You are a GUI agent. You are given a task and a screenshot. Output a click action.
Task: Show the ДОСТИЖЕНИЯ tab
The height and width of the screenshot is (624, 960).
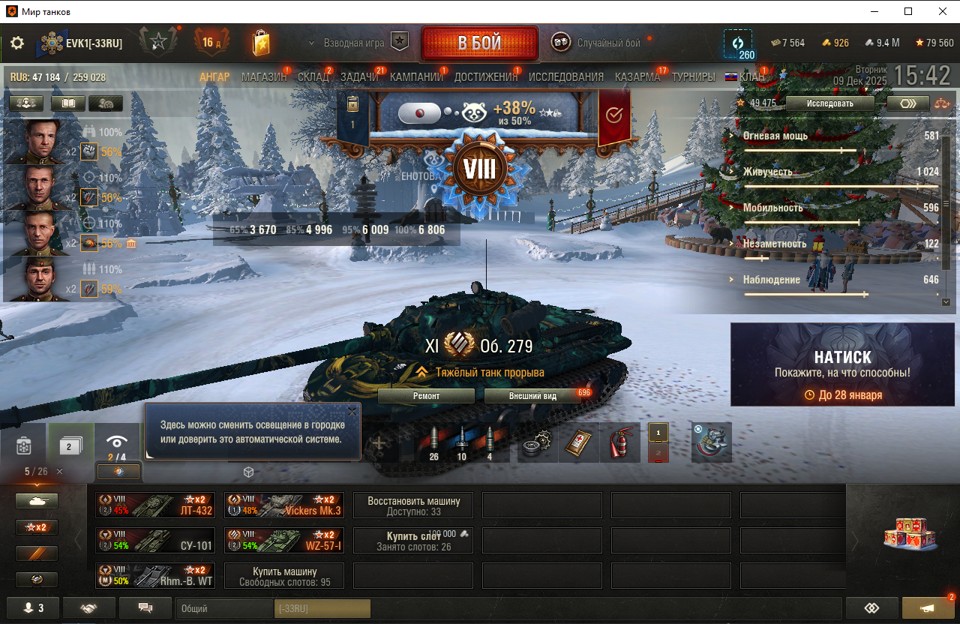(486, 77)
